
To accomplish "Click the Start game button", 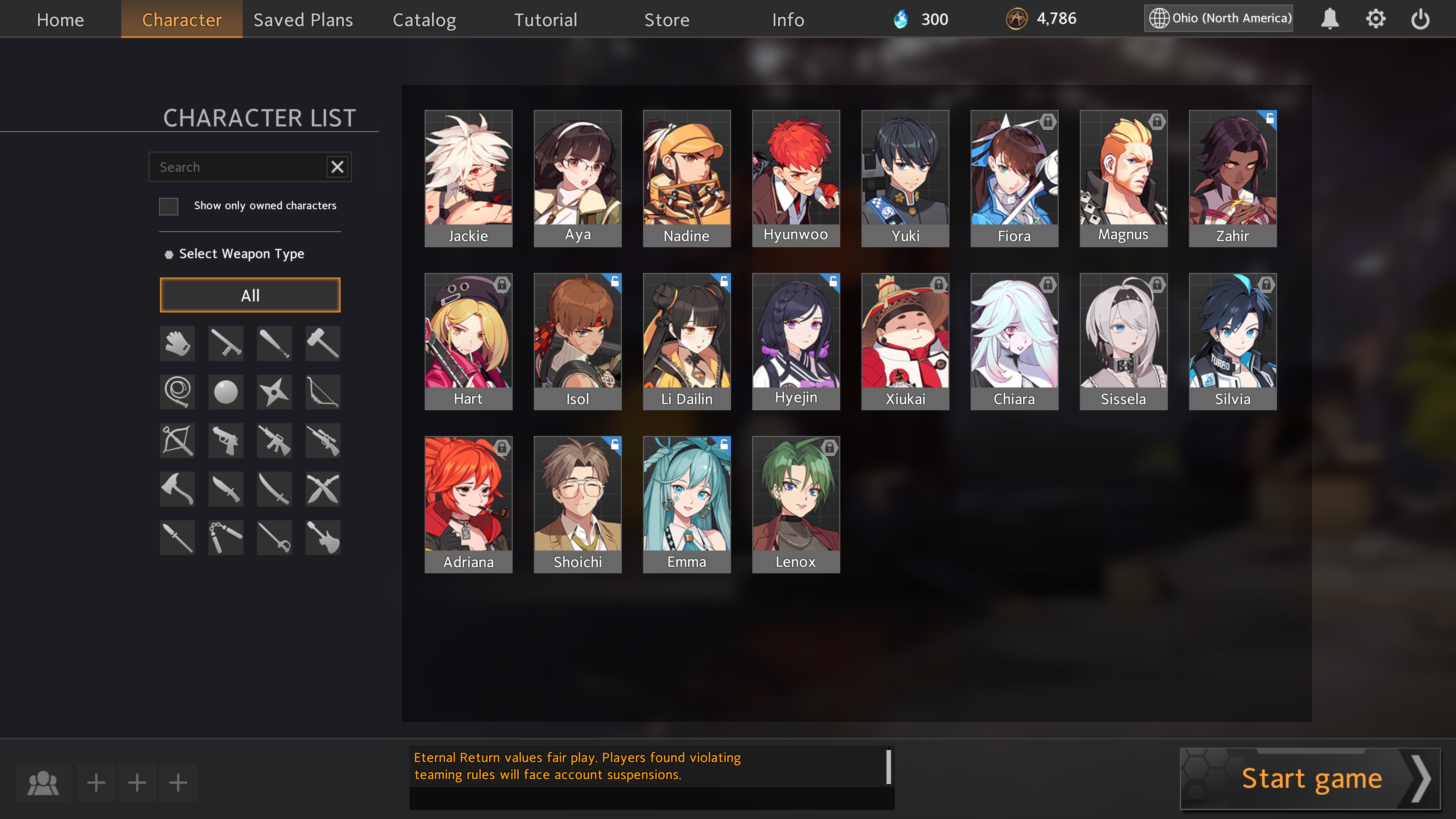I will coord(1310,778).
